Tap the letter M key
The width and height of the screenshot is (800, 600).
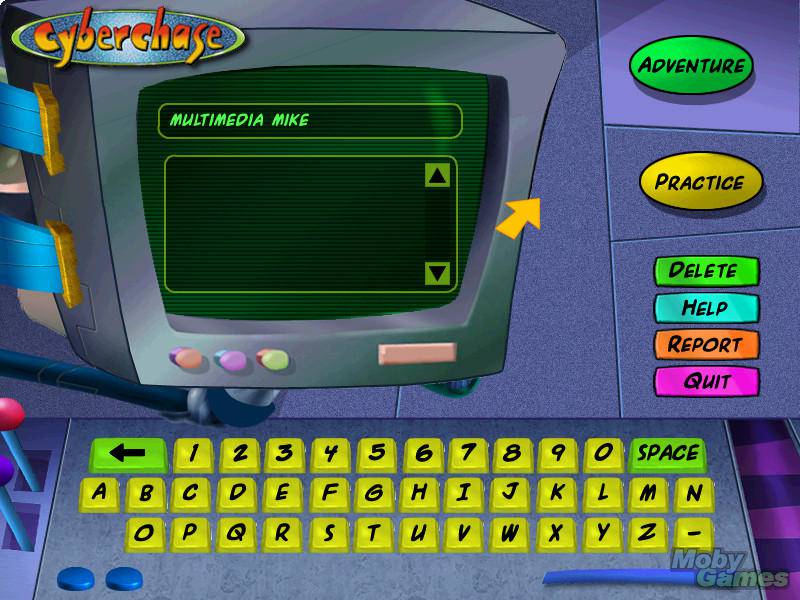(648, 492)
